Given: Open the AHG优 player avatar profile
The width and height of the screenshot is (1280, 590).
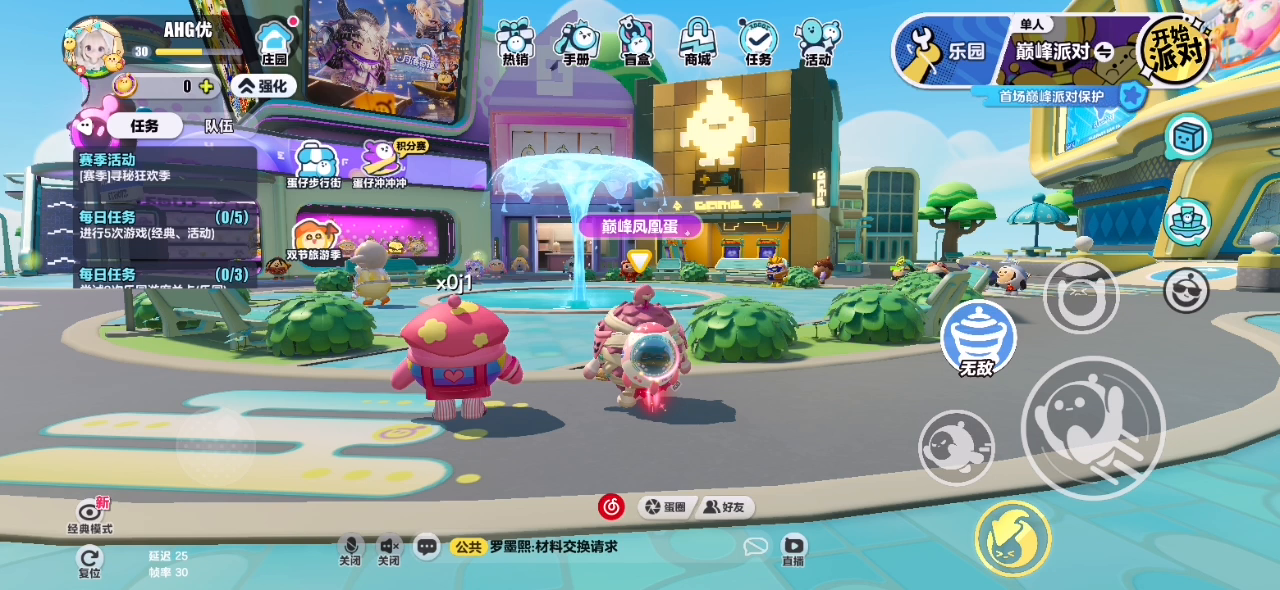Looking at the screenshot, I should [x=93, y=47].
